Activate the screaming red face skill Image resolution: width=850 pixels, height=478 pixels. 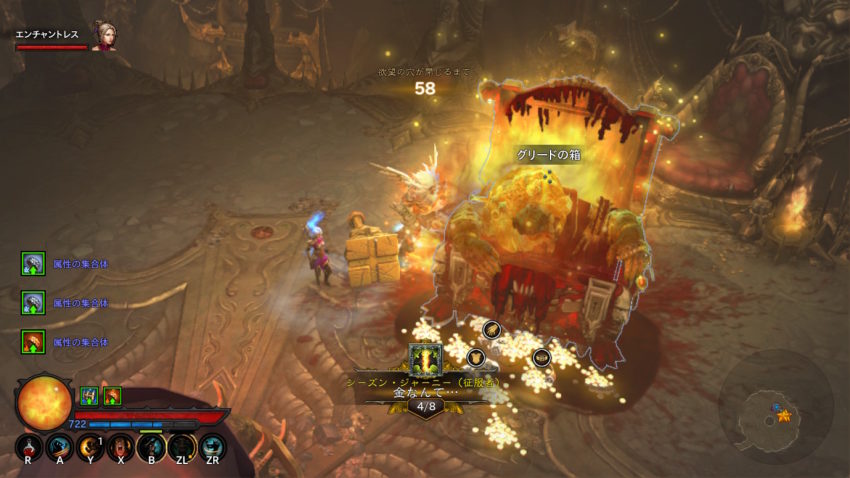[120, 447]
